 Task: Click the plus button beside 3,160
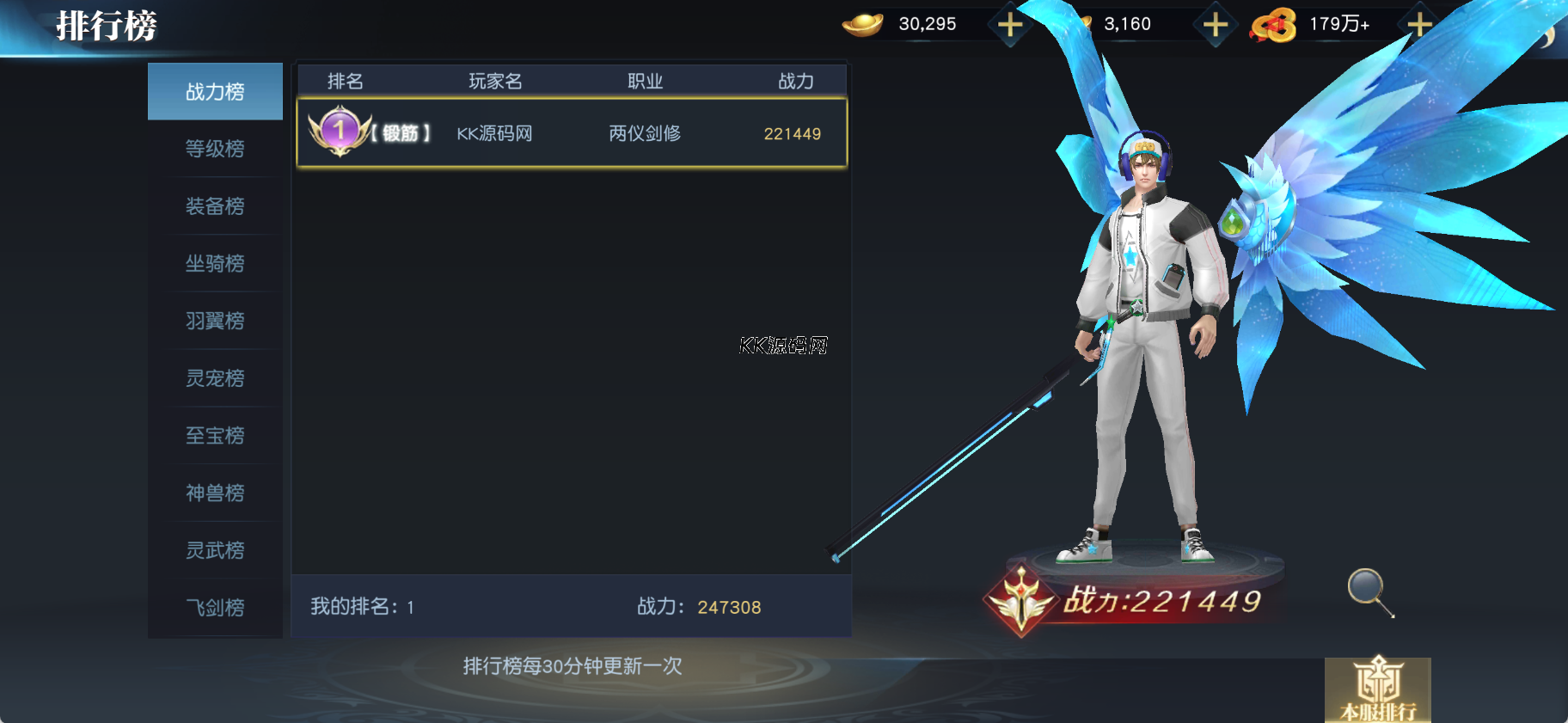[x=1215, y=24]
